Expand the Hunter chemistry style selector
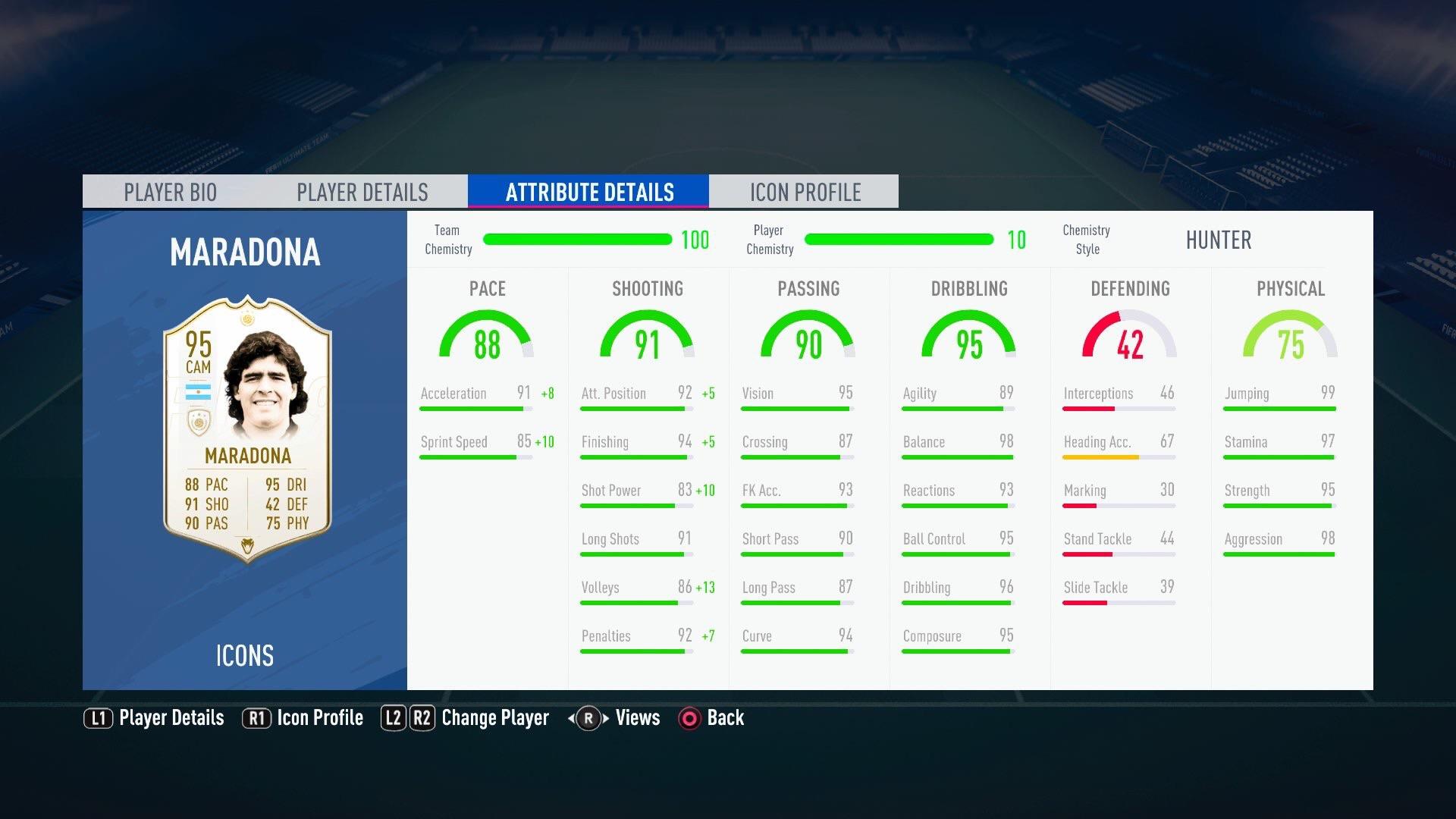This screenshot has height=819, width=1456. [1219, 240]
